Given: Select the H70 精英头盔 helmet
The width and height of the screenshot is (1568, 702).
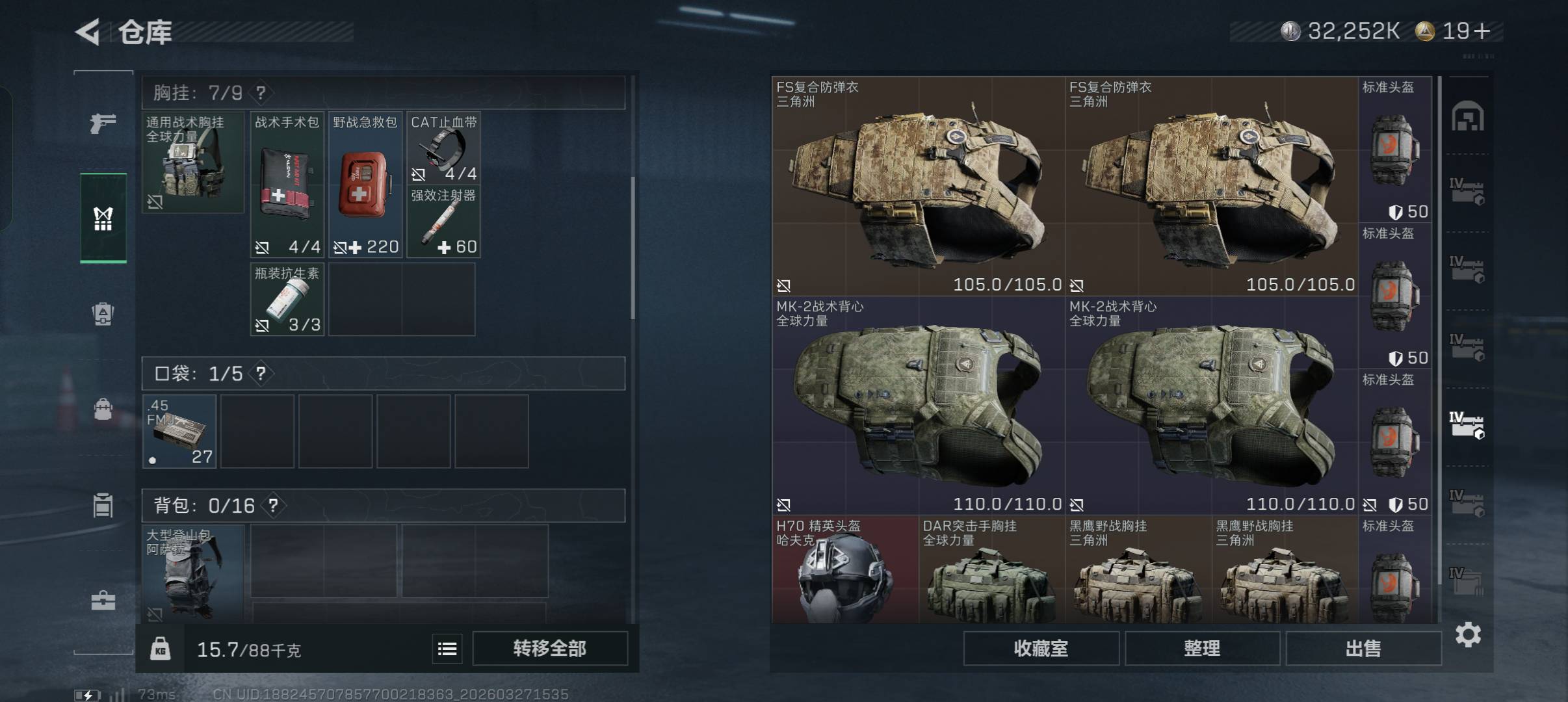Looking at the screenshot, I should [844, 570].
